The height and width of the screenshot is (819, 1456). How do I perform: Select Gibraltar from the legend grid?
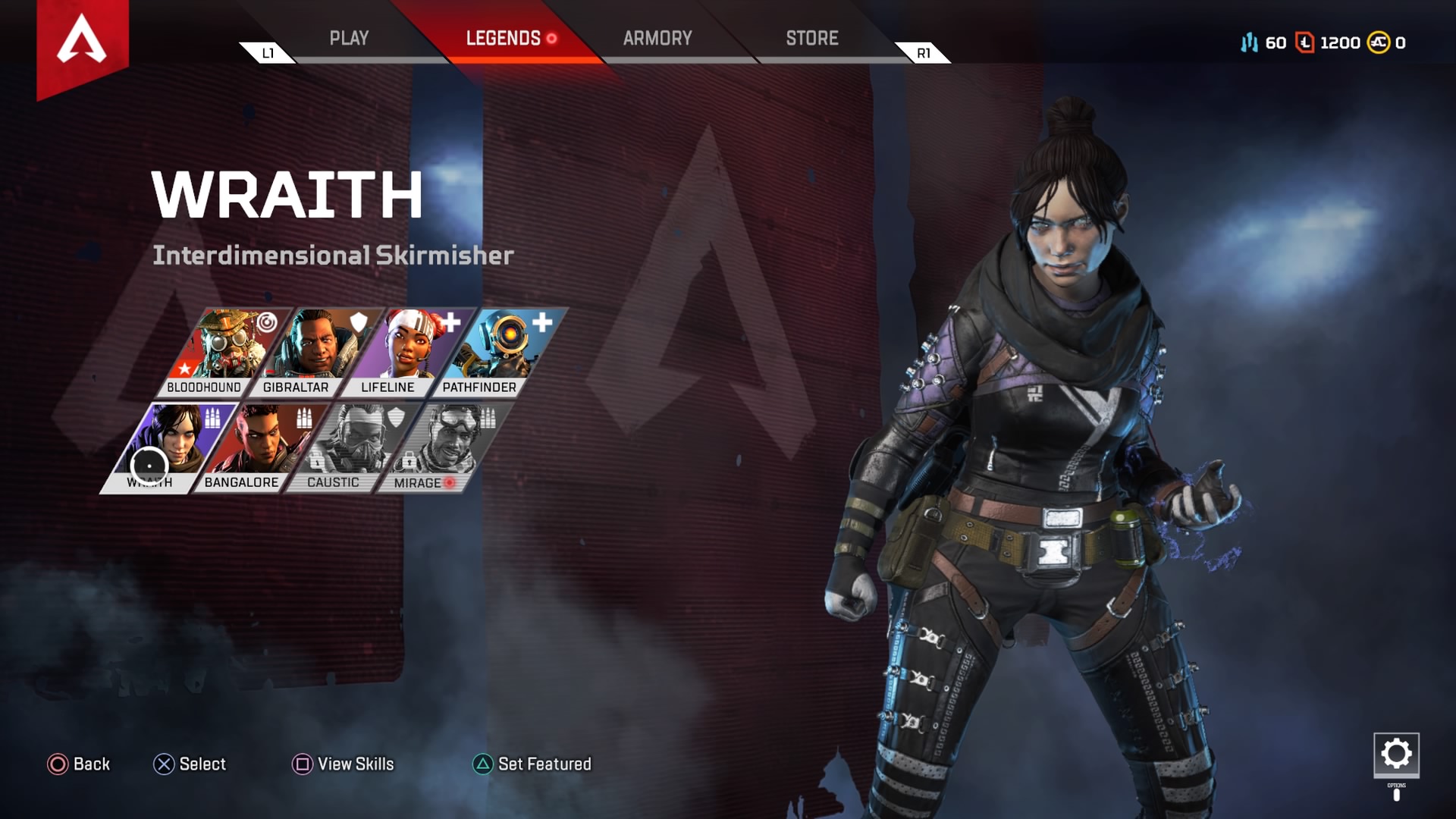pos(312,350)
